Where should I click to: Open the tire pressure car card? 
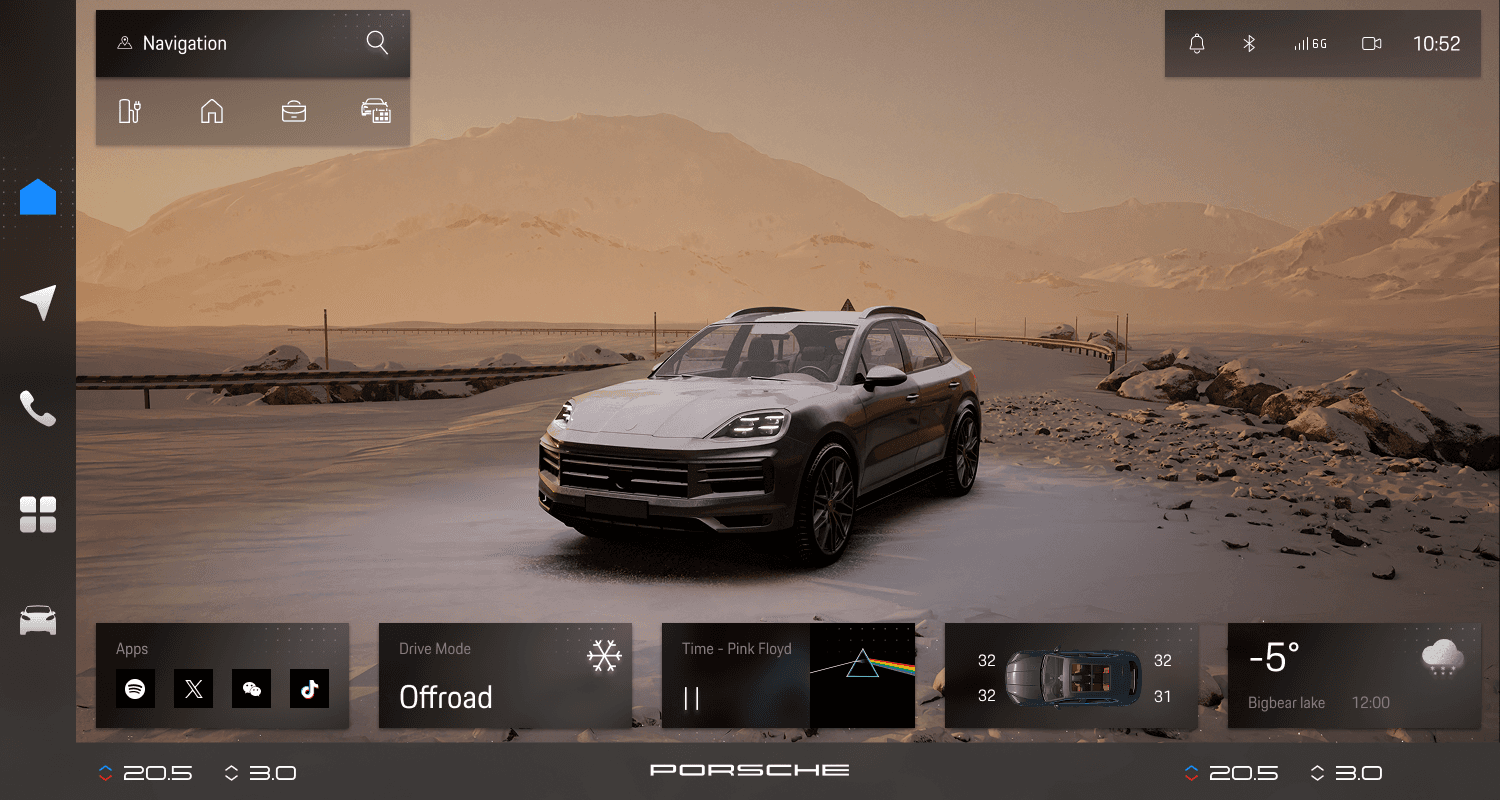click(1071, 676)
